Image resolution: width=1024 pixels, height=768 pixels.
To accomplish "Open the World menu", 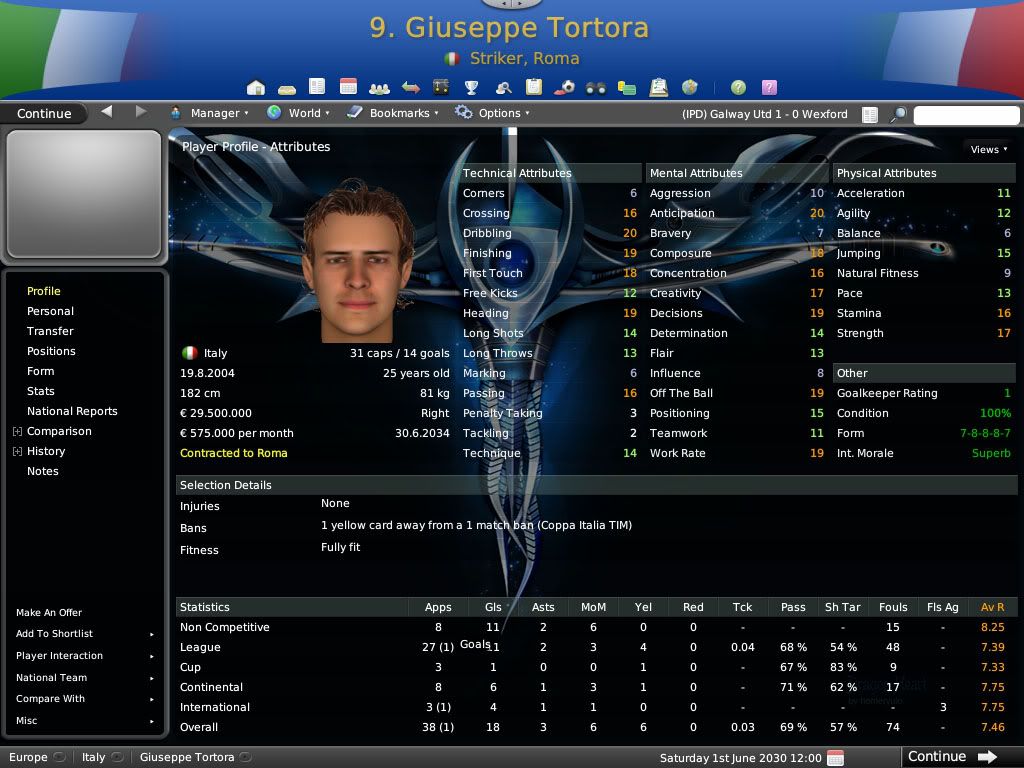I will 298,113.
